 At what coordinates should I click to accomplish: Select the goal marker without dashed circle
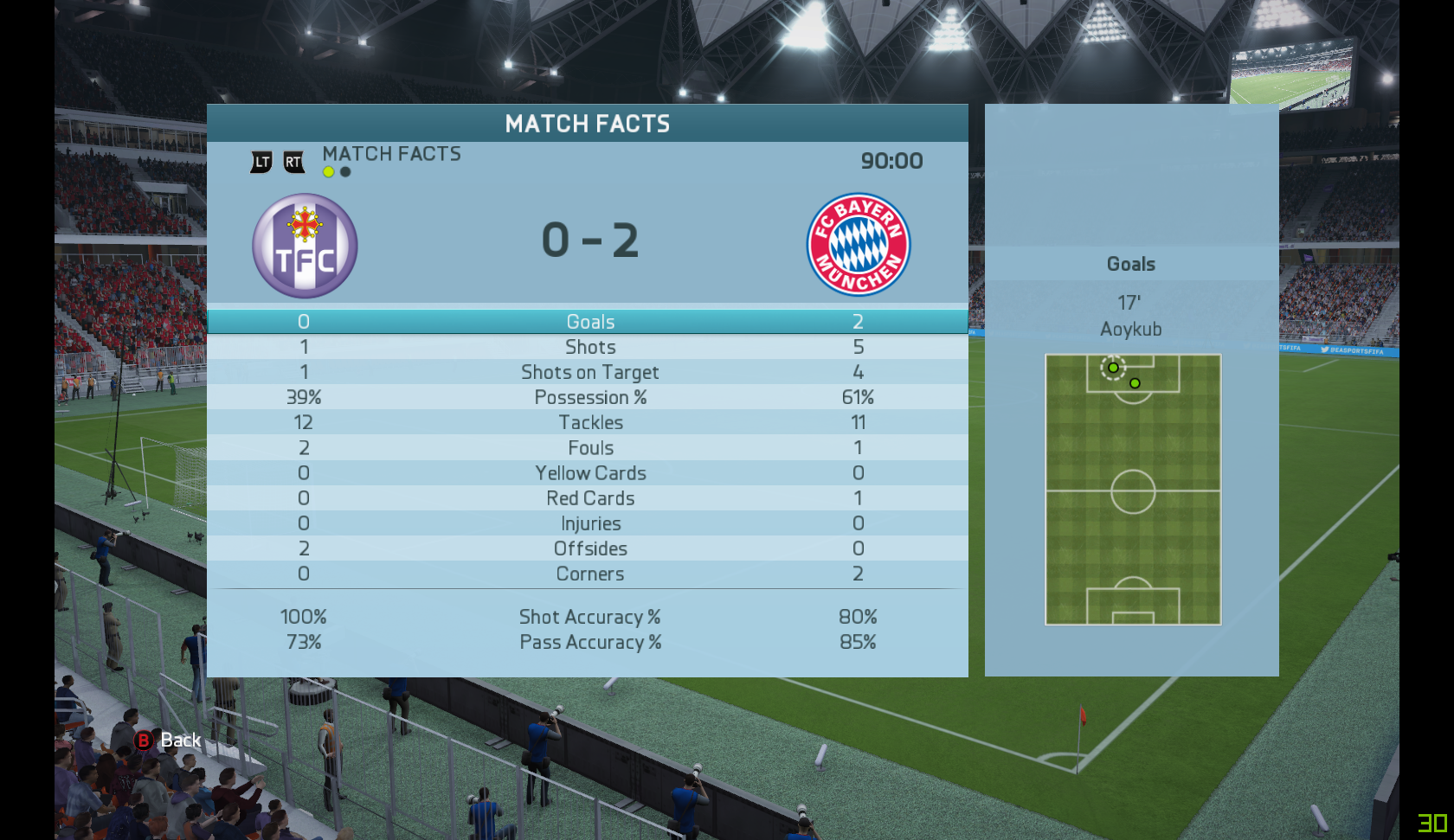(1135, 383)
